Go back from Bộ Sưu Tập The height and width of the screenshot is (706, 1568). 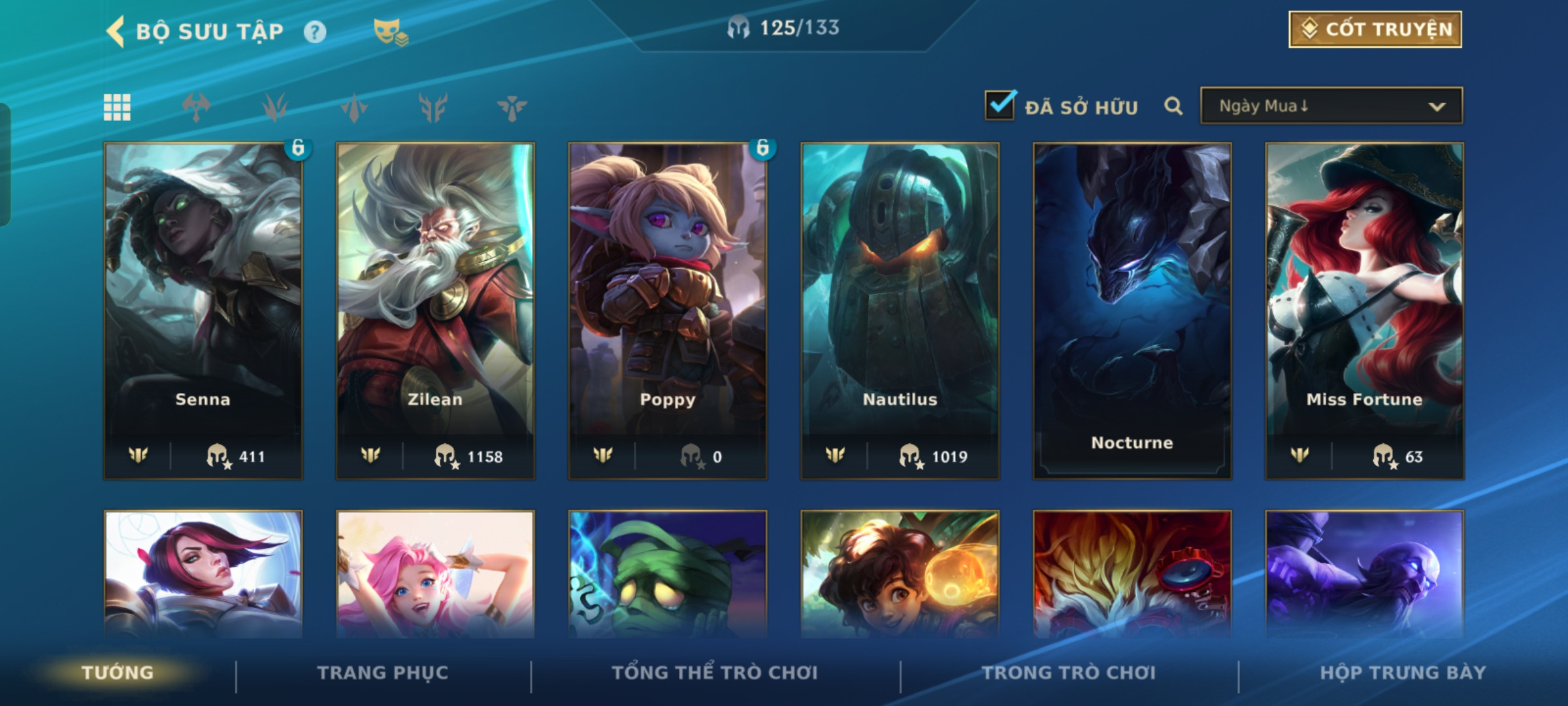click(116, 31)
